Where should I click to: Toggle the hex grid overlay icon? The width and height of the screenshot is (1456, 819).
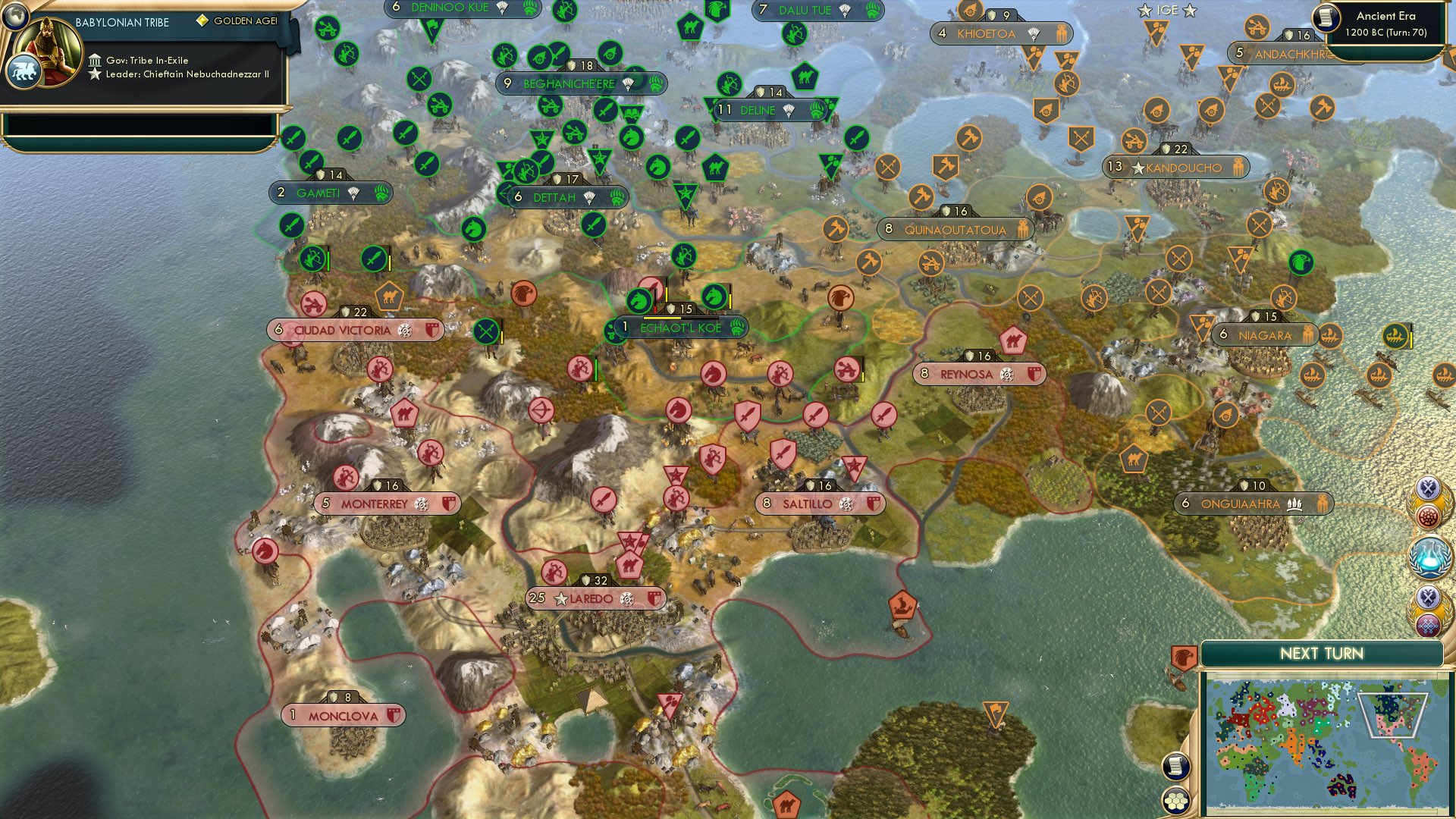click(x=1175, y=802)
